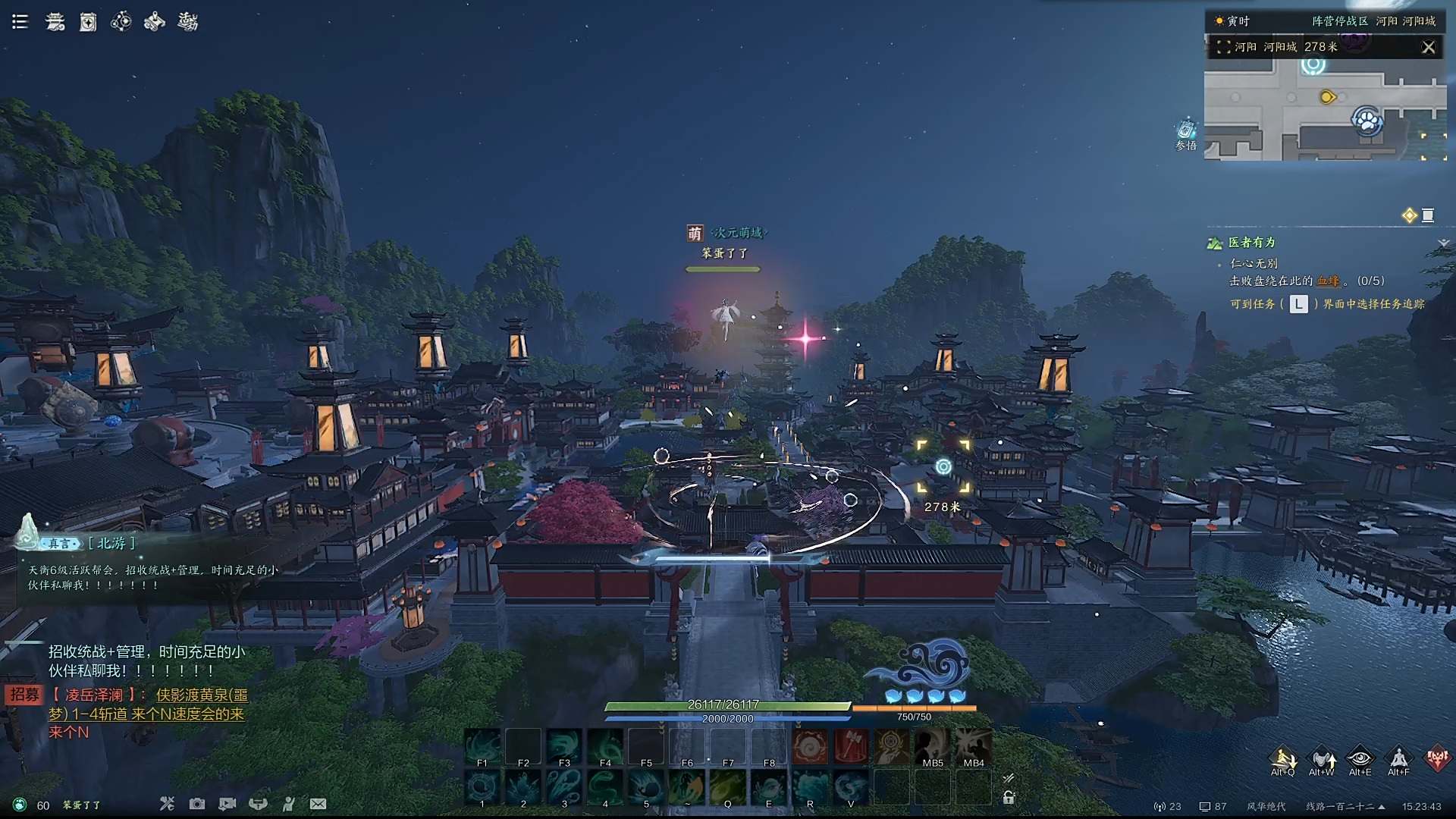This screenshot has width=1456, height=819.
Task: Click the 侠影渡黄泉 recruitment chat link
Action: click(202, 695)
